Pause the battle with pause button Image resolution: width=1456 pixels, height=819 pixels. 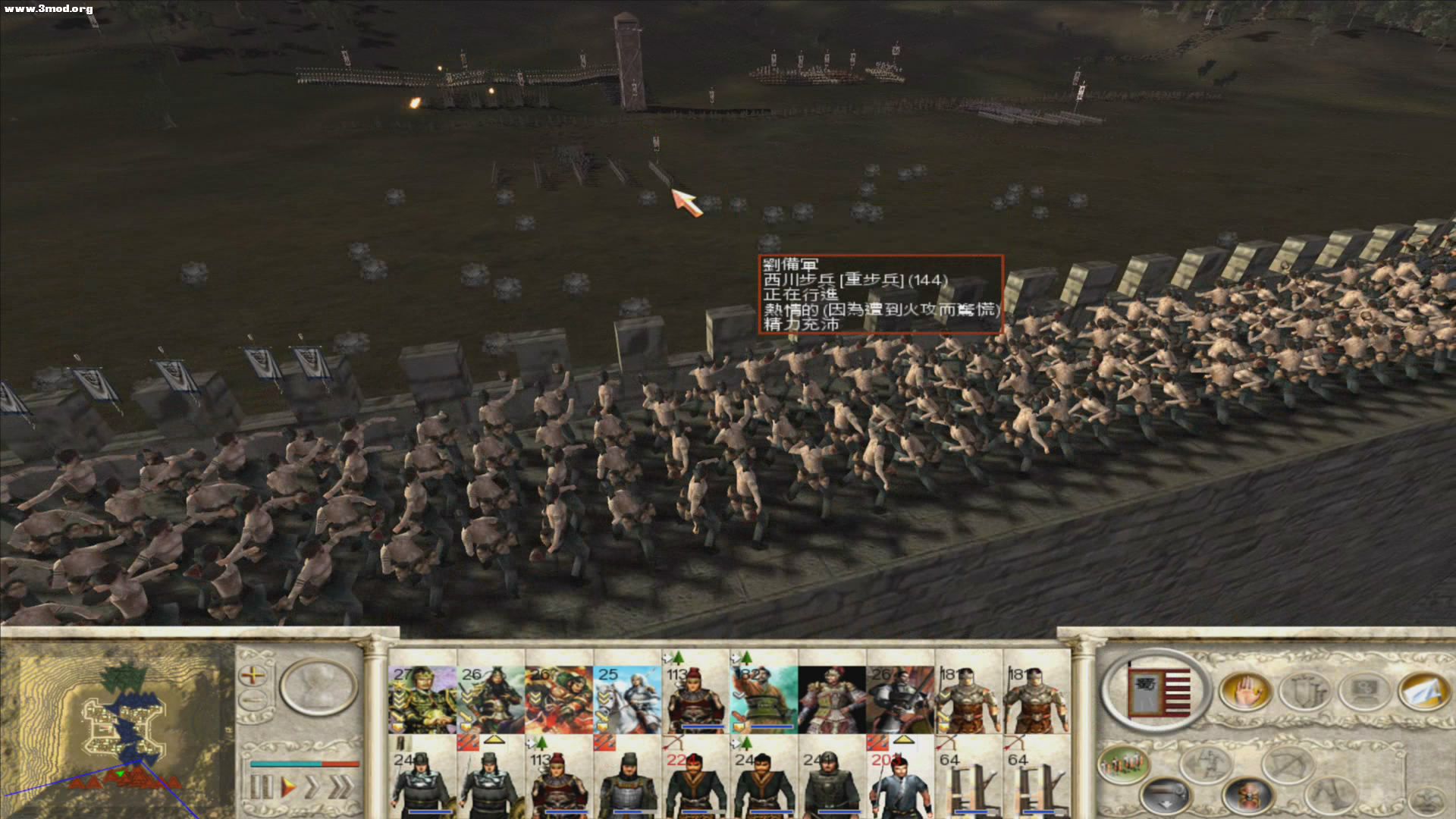coord(260,785)
